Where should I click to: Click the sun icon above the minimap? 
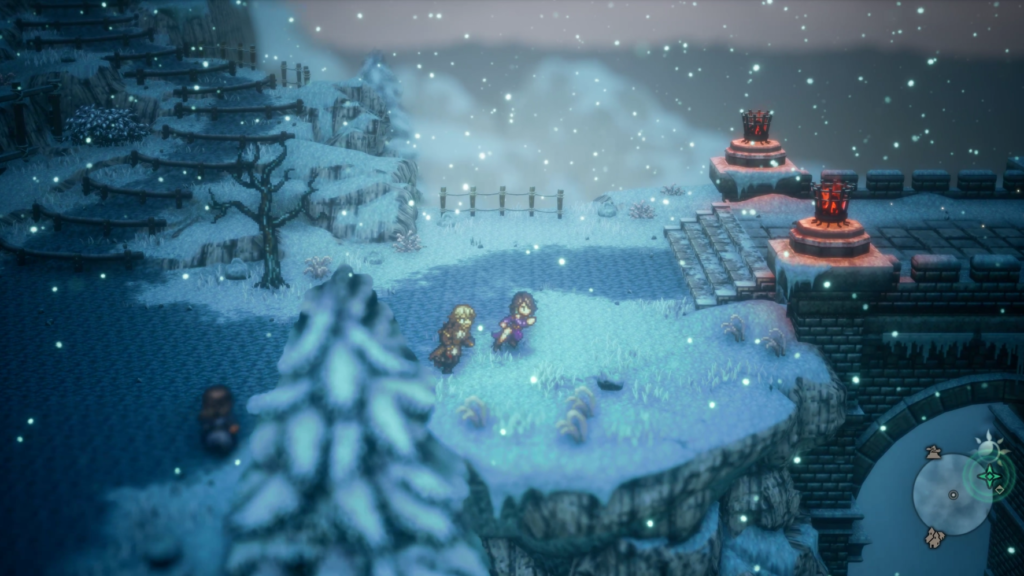pos(988,446)
